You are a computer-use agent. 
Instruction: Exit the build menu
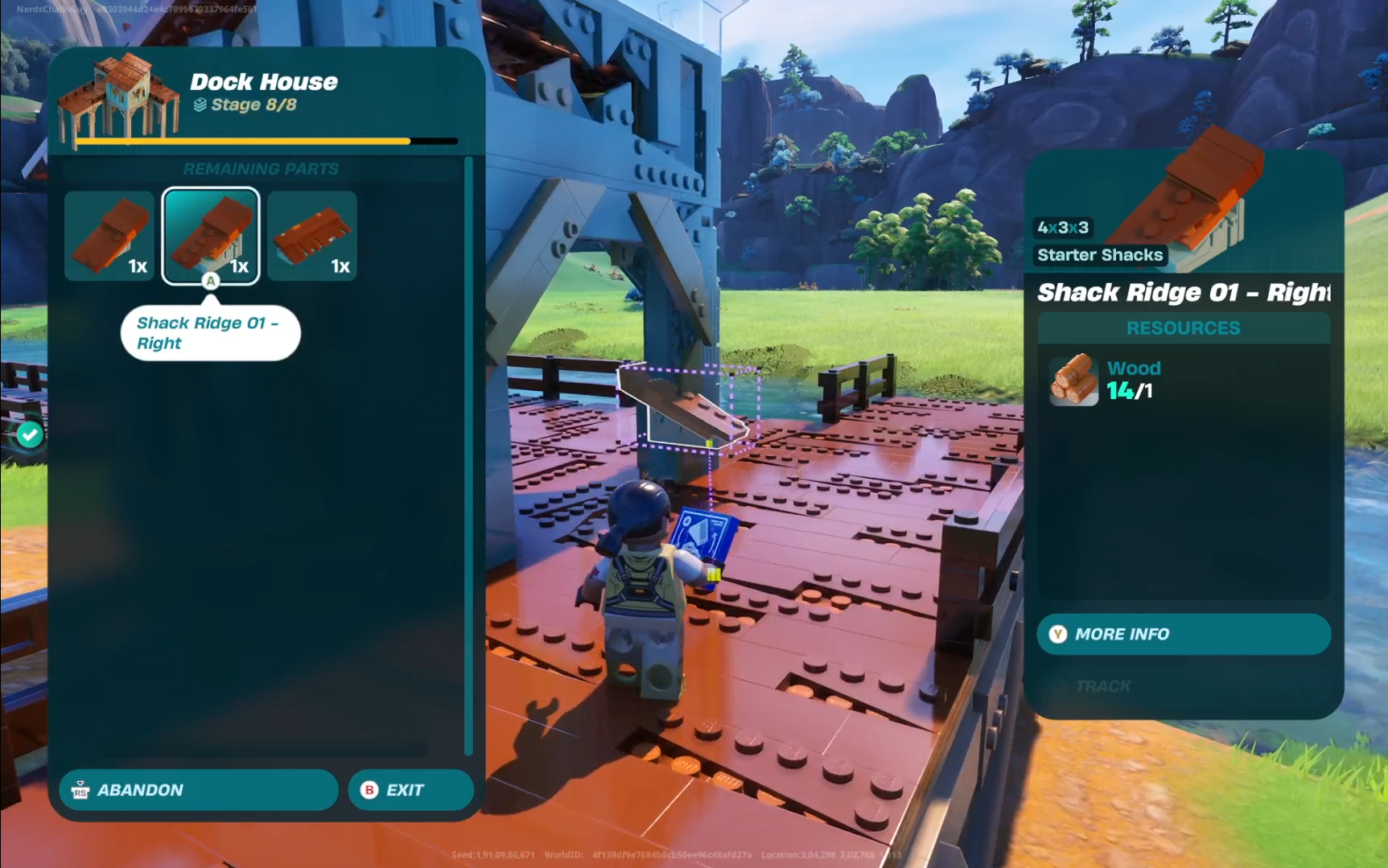click(x=410, y=790)
